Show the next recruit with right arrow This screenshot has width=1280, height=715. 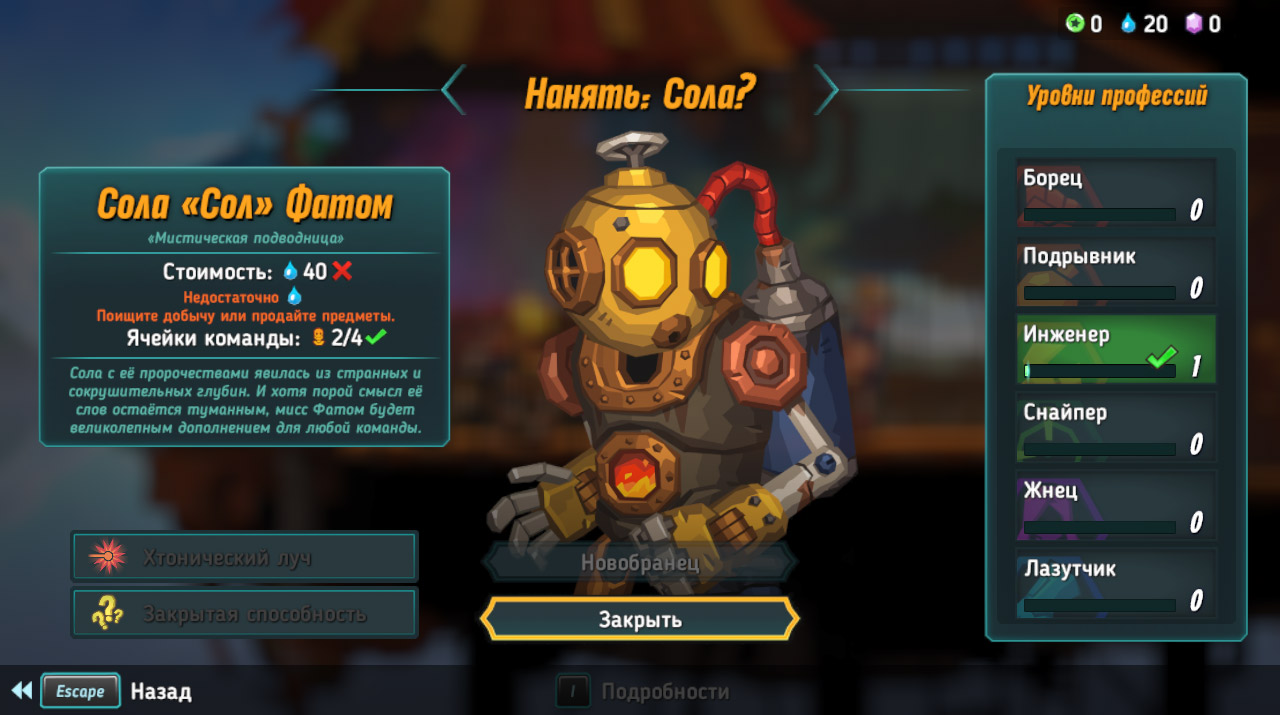click(826, 90)
